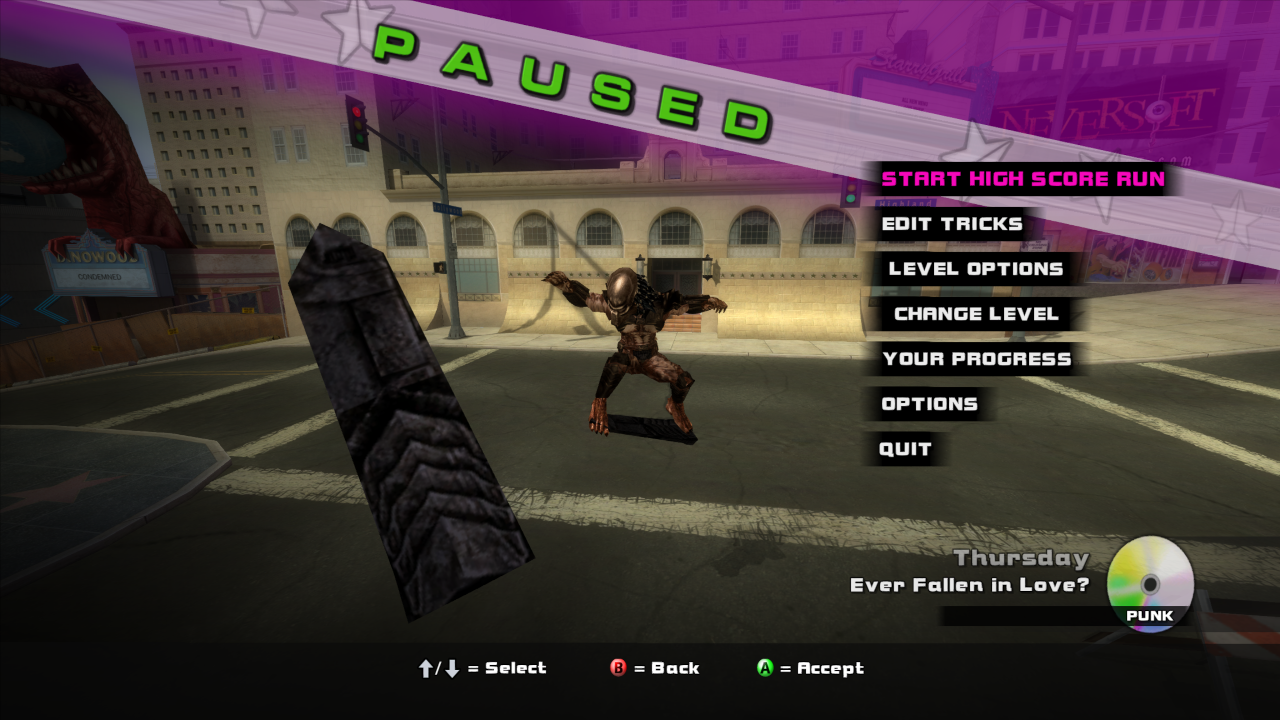View Your Progress
Viewport: 1280px width, 720px height.
point(976,359)
